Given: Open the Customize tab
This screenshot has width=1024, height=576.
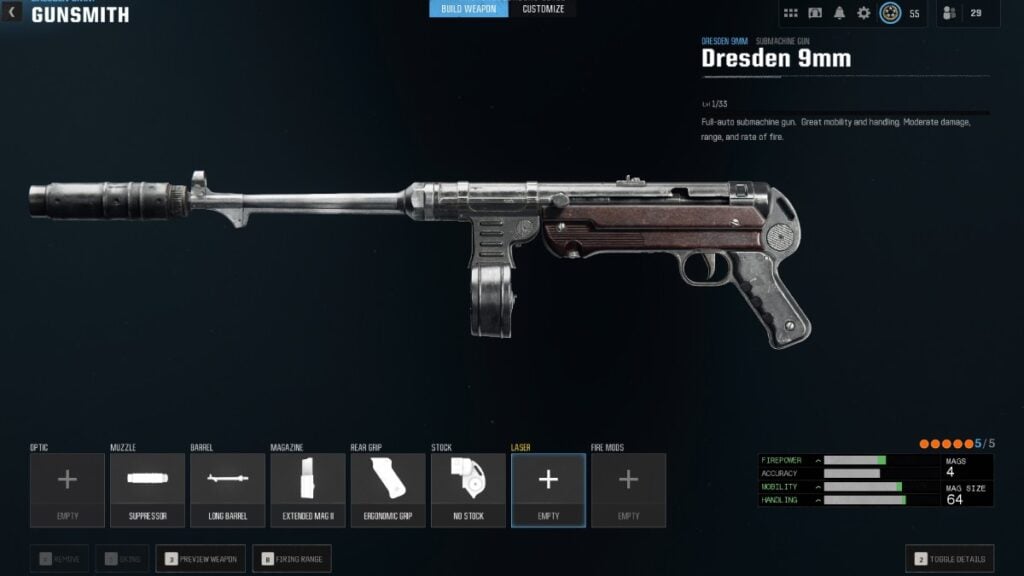Looking at the screenshot, I should (x=543, y=9).
